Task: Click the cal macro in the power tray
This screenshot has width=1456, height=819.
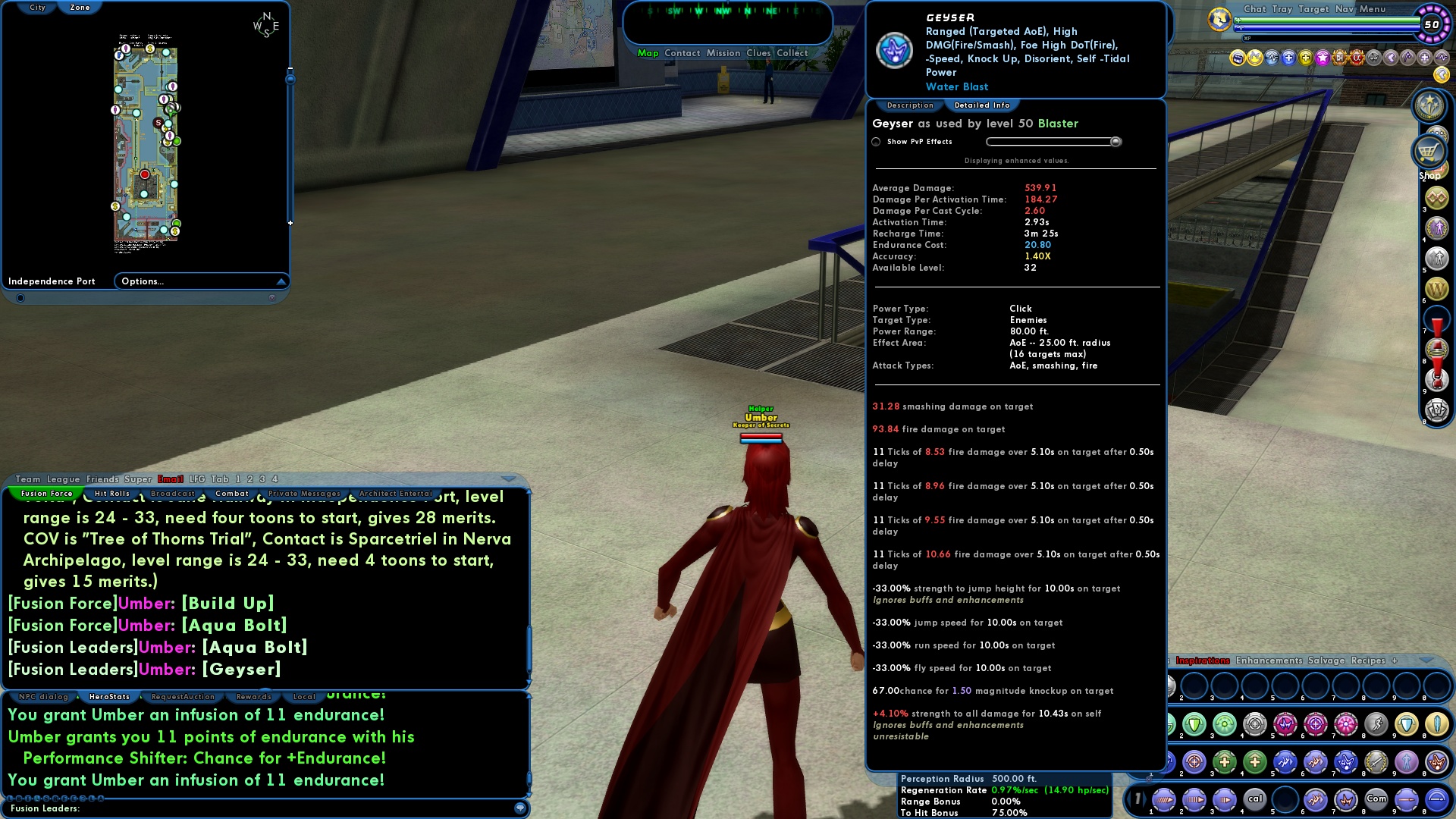Action: (1256, 799)
